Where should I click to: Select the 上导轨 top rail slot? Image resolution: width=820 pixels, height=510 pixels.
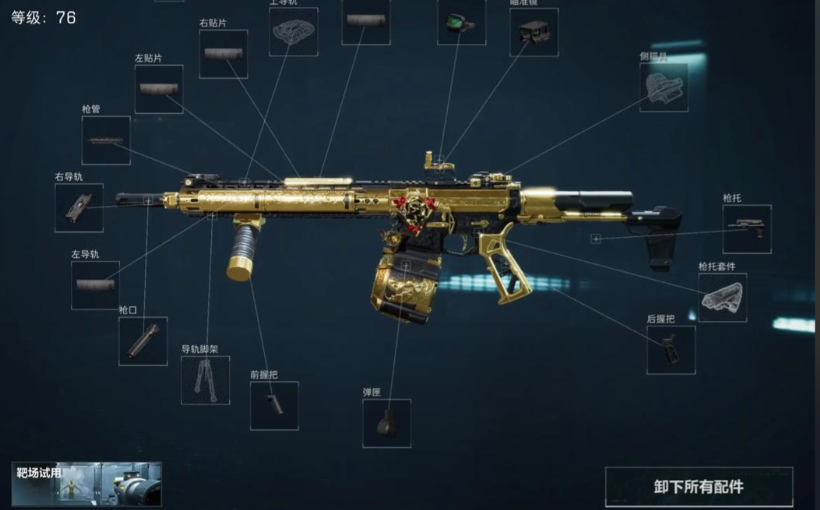tap(294, 32)
